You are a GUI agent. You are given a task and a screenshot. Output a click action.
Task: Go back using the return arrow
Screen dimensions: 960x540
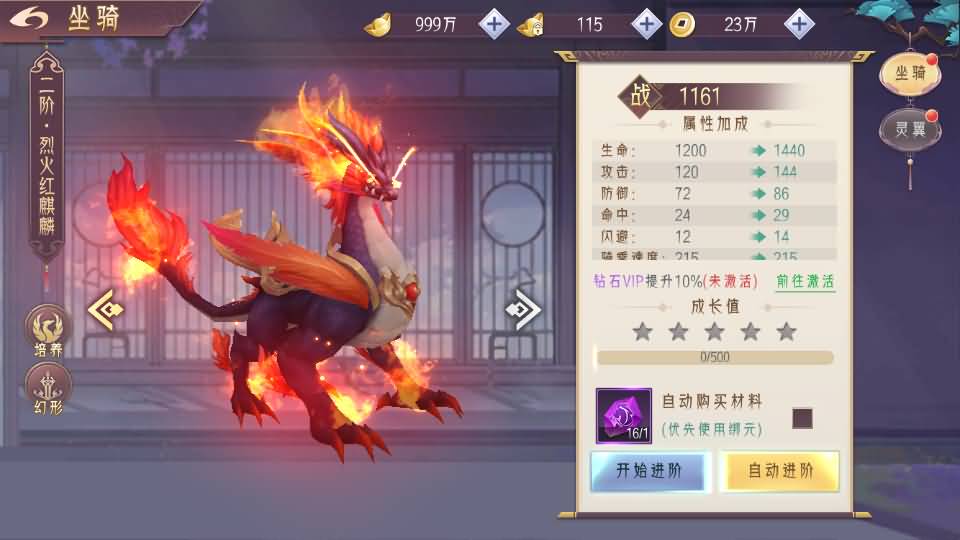[x=32, y=18]
